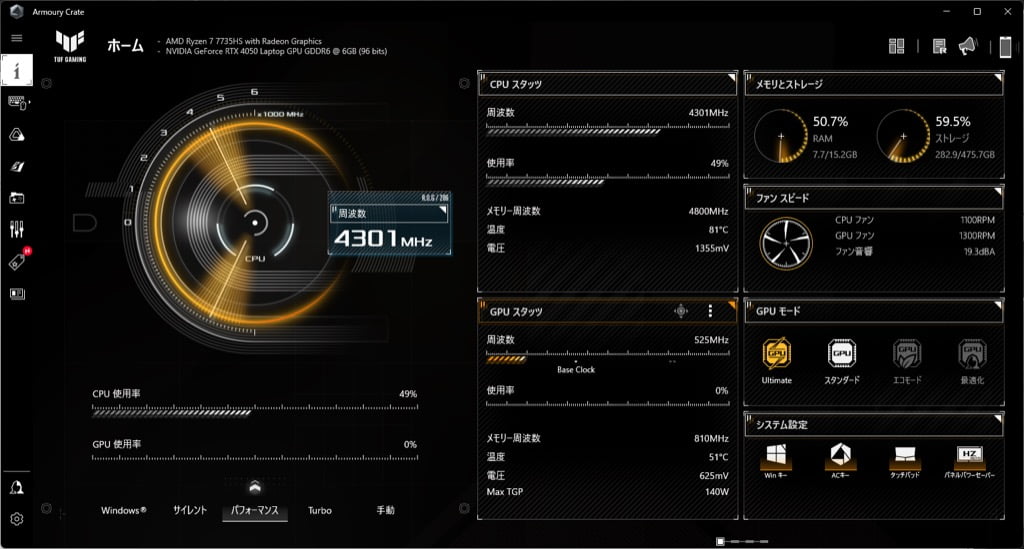Toggle the タッチパッド setting
The image size is (1024, 549).
(x=907, y=459)
